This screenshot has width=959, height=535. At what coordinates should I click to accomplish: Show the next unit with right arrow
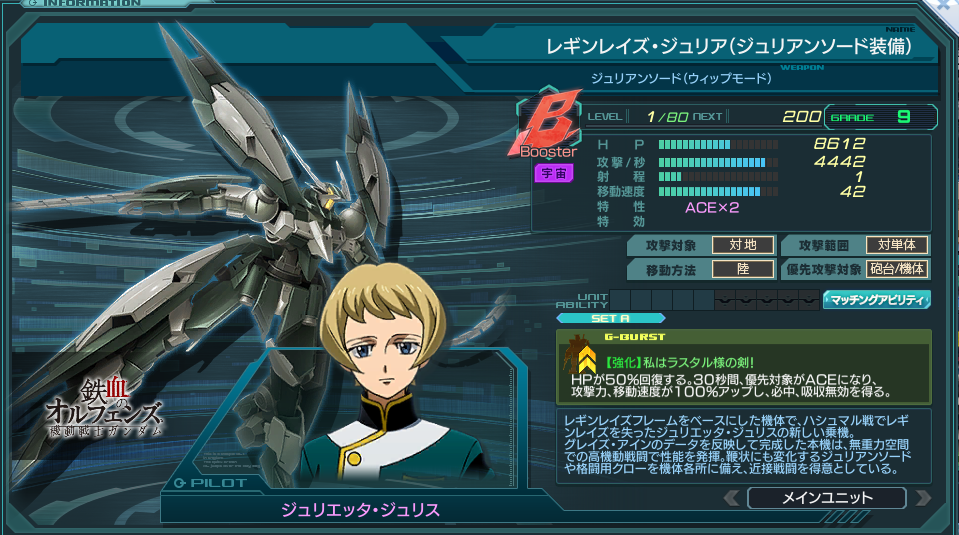point(922,497)
